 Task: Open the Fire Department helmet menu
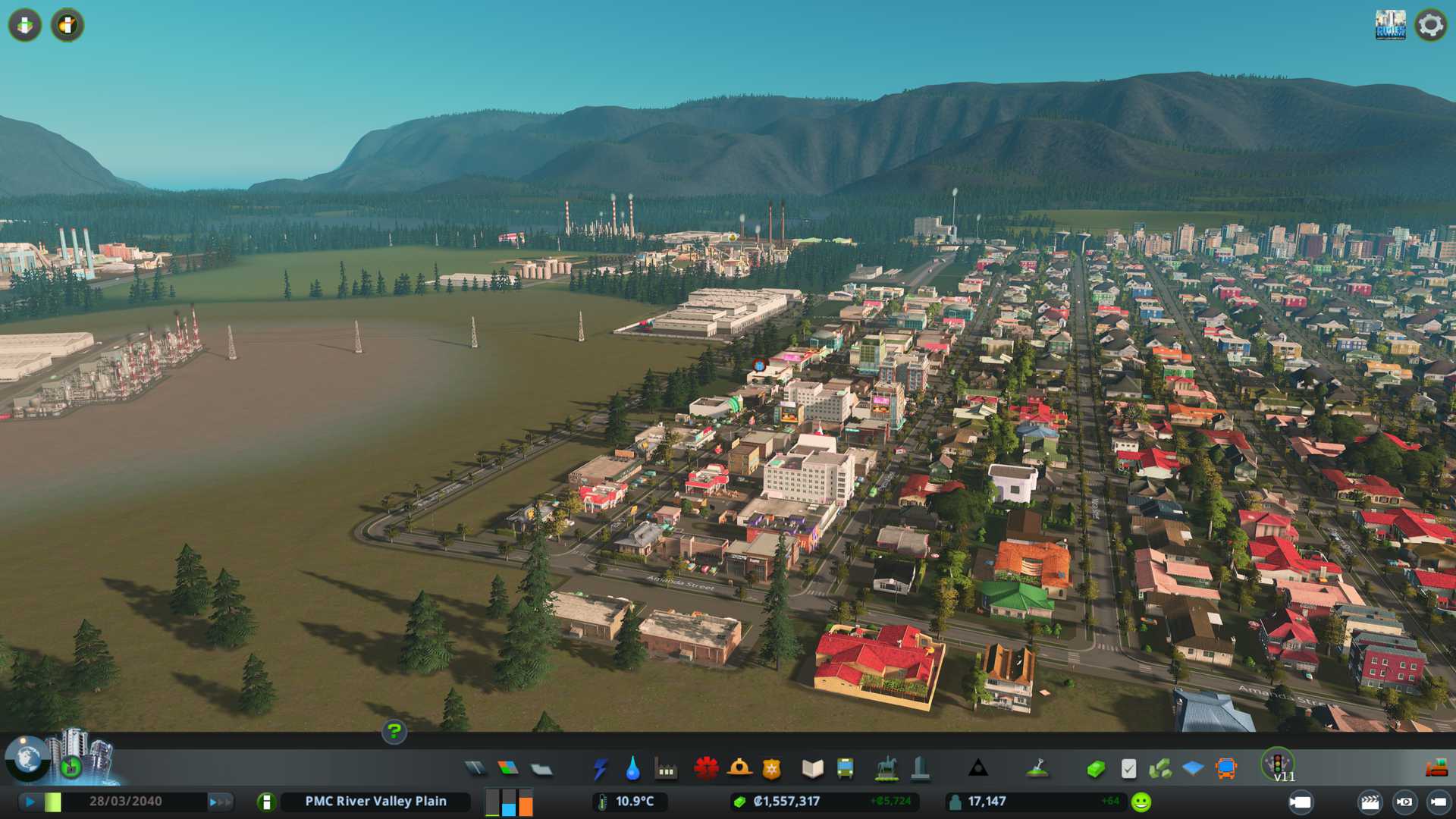(x=739, y=769)
